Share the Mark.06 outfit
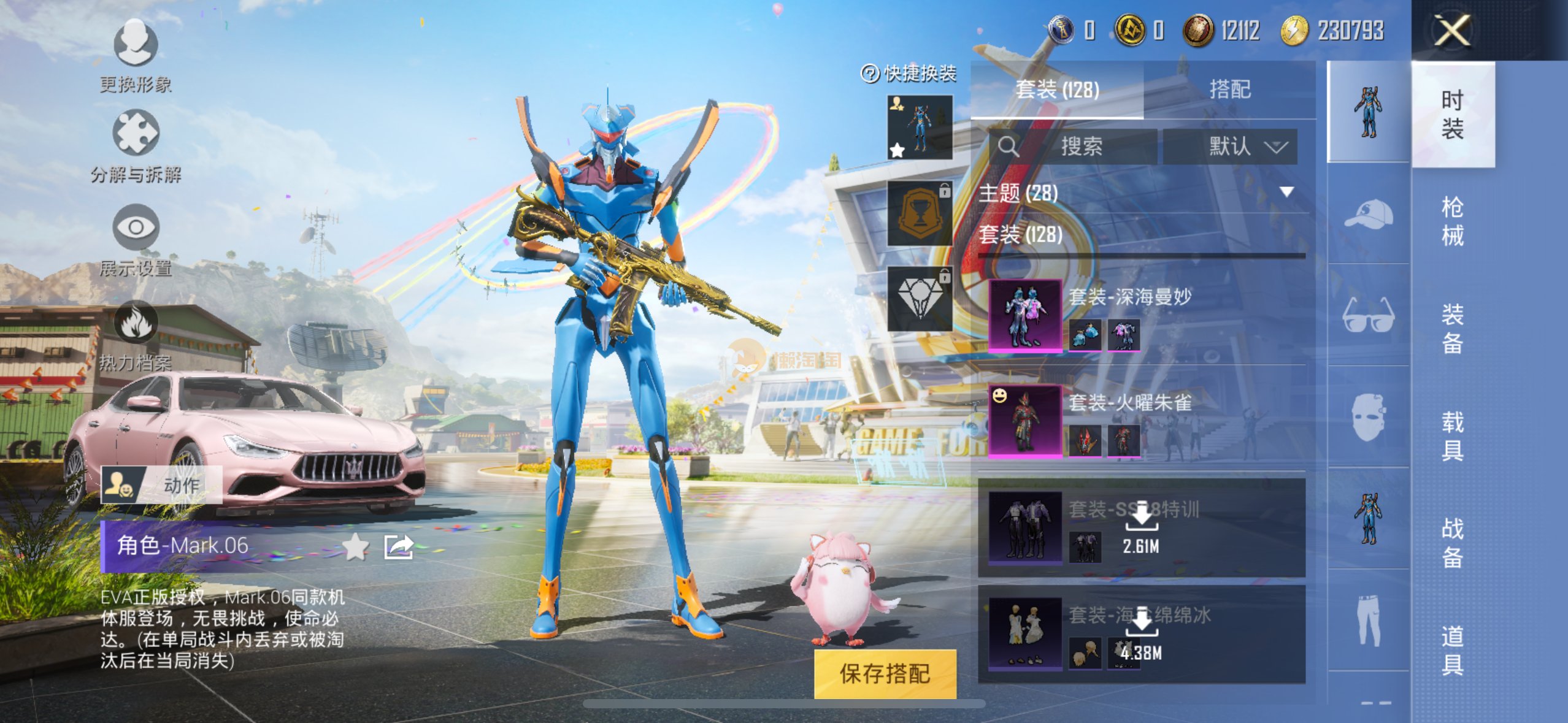Viewport: 1568px width, 723px height. coord(398,546)
